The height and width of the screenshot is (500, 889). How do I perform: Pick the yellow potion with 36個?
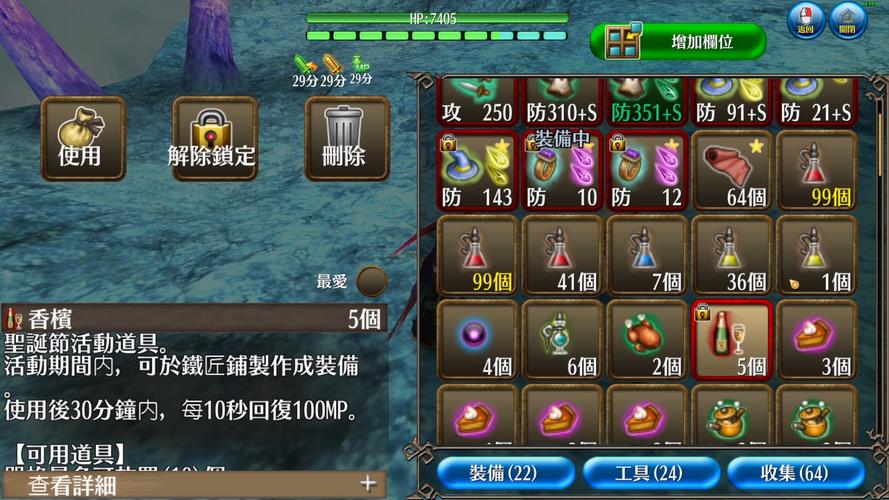click(x=732, y=255)
